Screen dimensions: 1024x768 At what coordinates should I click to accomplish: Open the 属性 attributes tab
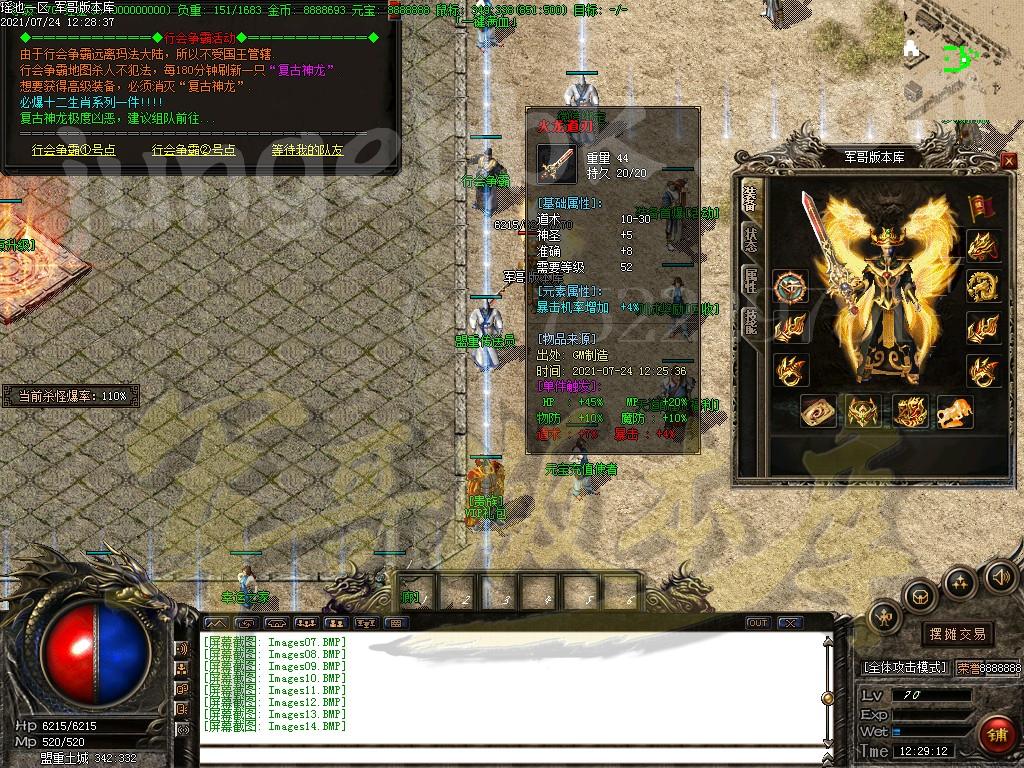pyautogui.click(x=750, y=280)
